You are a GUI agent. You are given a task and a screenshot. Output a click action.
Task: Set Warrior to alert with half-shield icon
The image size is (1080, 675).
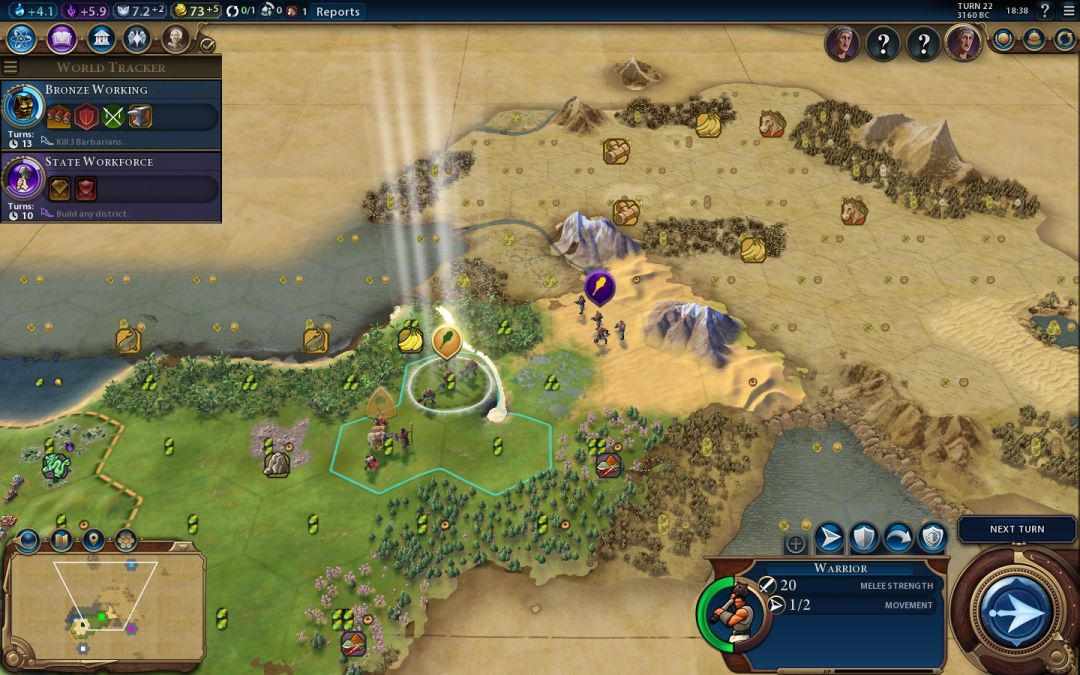(932, 539)
